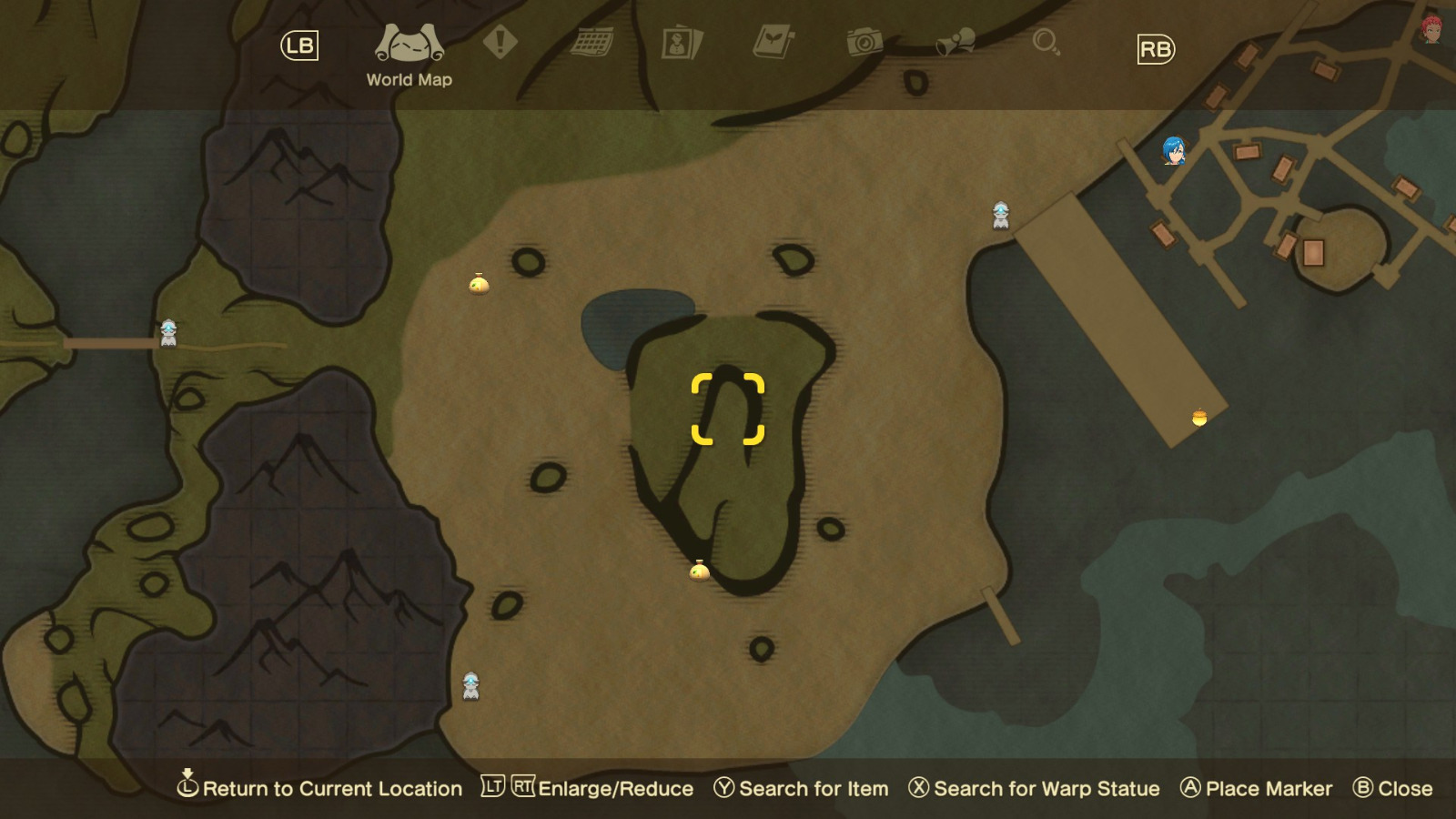This screenshot has width=1456, height=819.
Task: Click the horn notification menu icon
Action: (955, 41)
